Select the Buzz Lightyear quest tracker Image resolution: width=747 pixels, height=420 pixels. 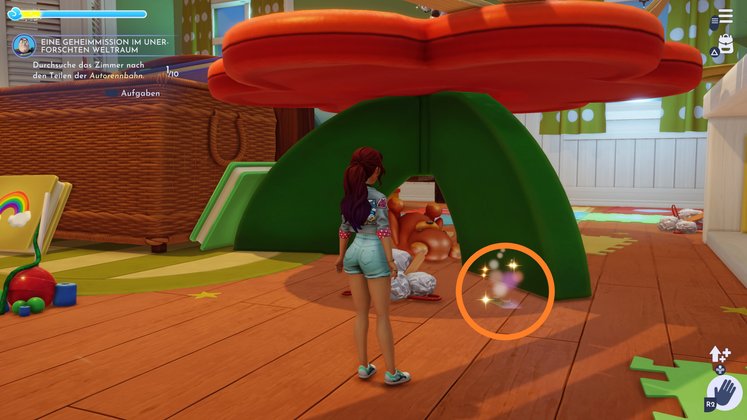pos(25,46)
